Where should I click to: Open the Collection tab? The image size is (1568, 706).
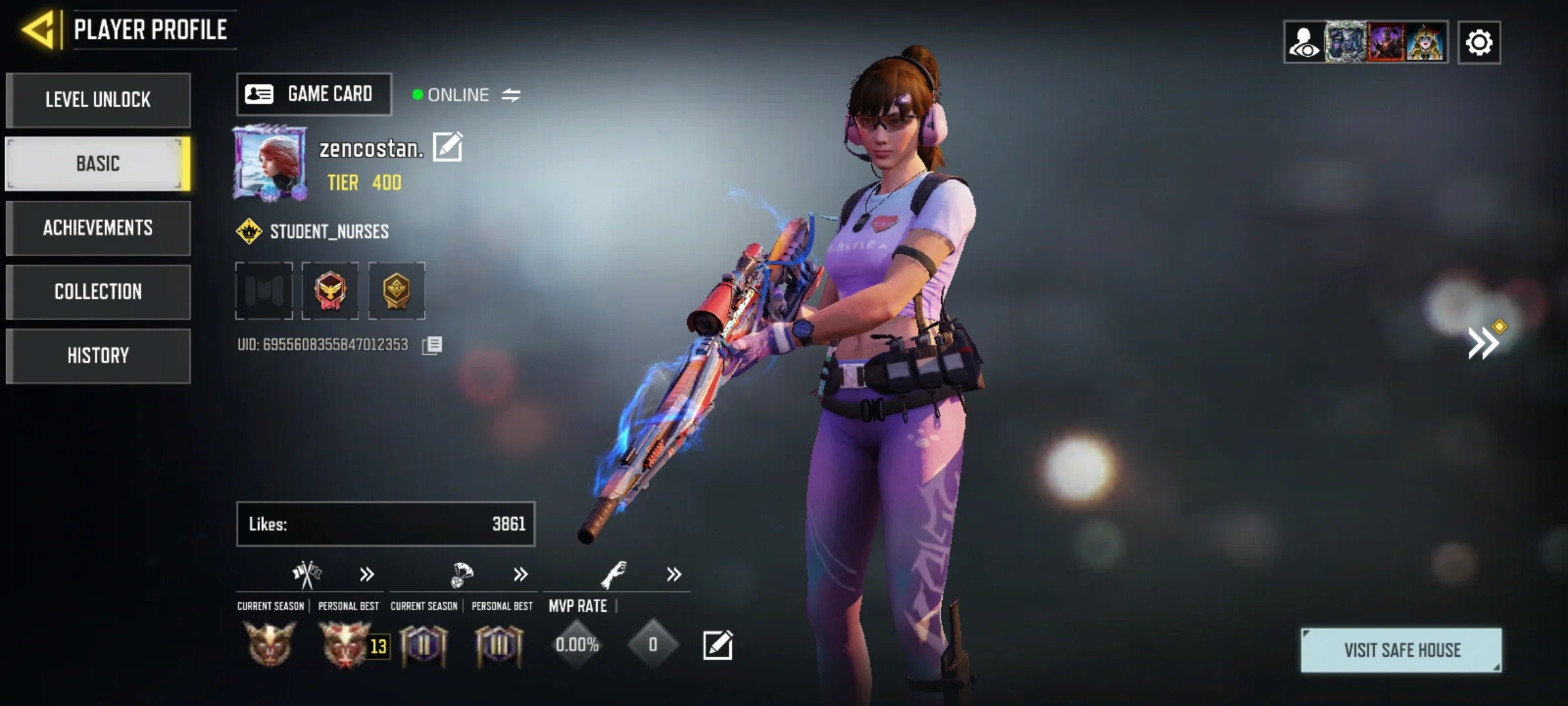(x=98, y=292)
